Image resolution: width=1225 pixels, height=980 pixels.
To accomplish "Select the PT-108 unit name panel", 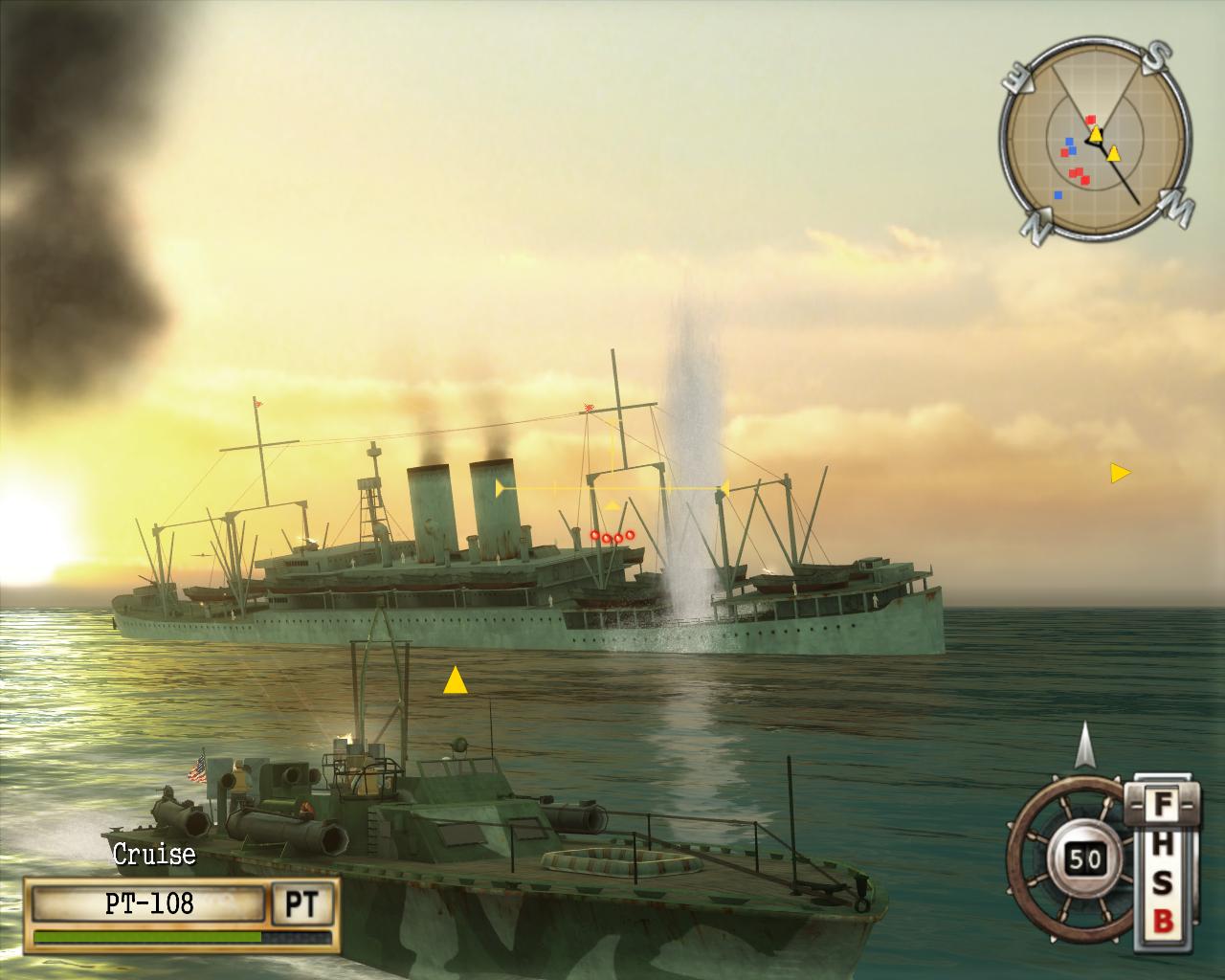I will [148, 902].
